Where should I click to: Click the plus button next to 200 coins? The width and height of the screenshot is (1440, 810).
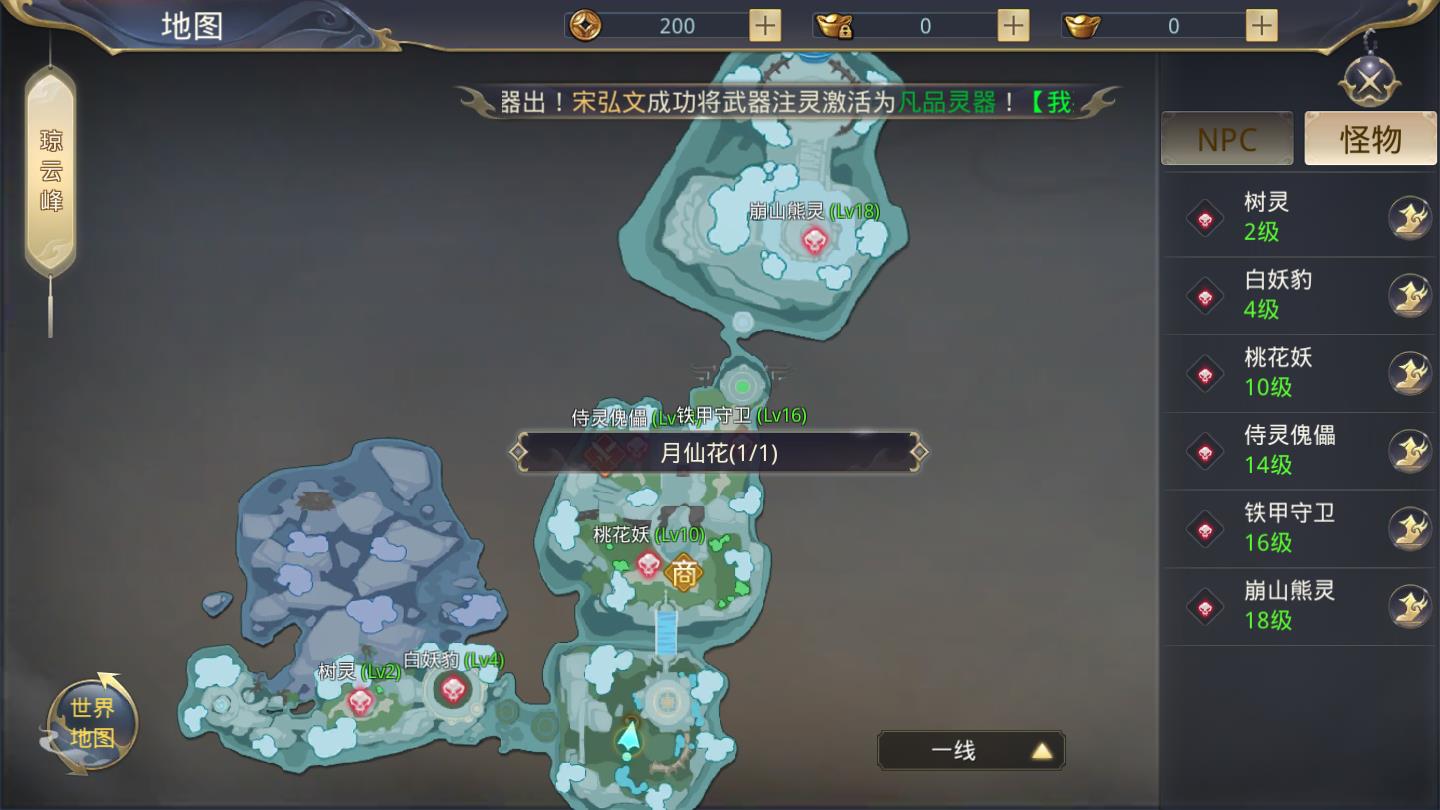click(x=764, y=24)
